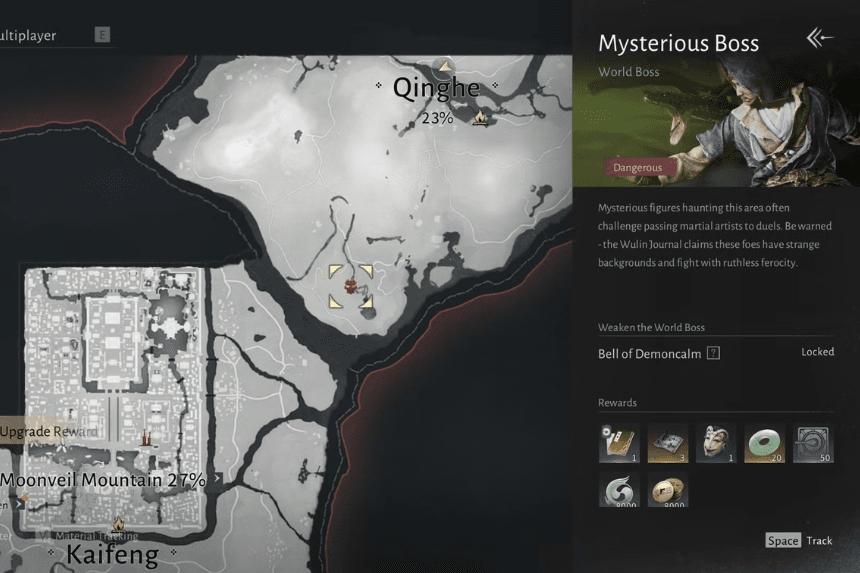The height and width of the screenshot is (573, 860).
Task: Inspect the copper coins reward
Action: (x=667, y=491)
